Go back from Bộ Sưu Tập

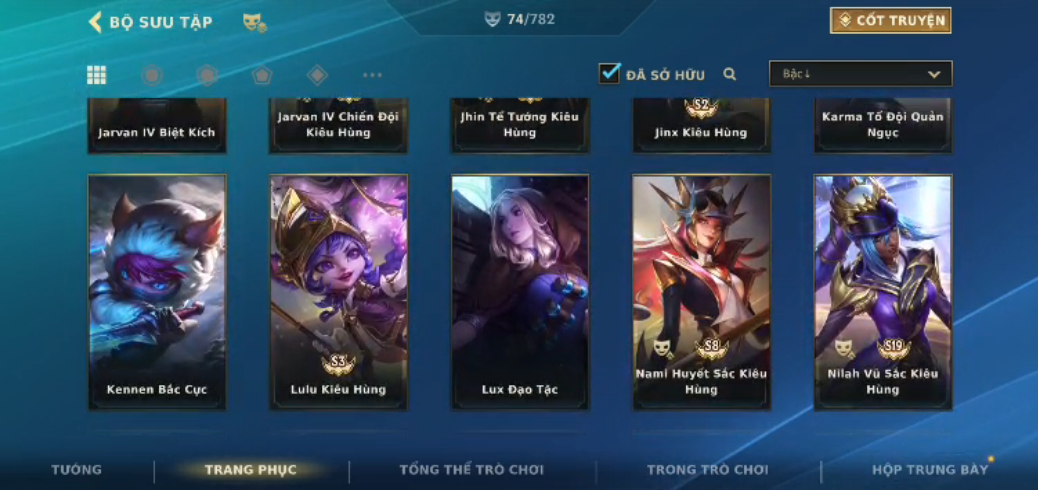96,22
